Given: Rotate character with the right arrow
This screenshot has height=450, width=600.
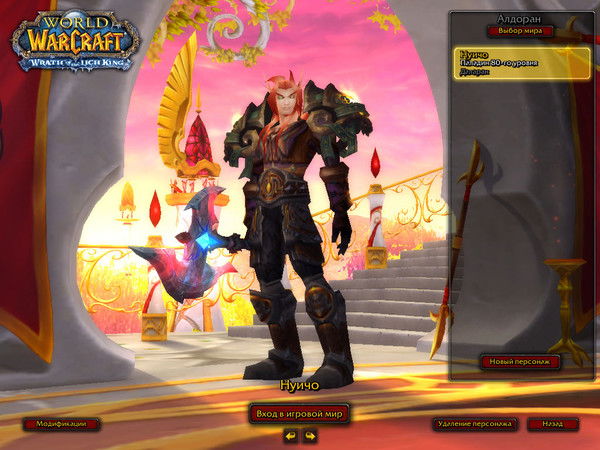Looking at the screenshot, I should [x=310, y=436].
